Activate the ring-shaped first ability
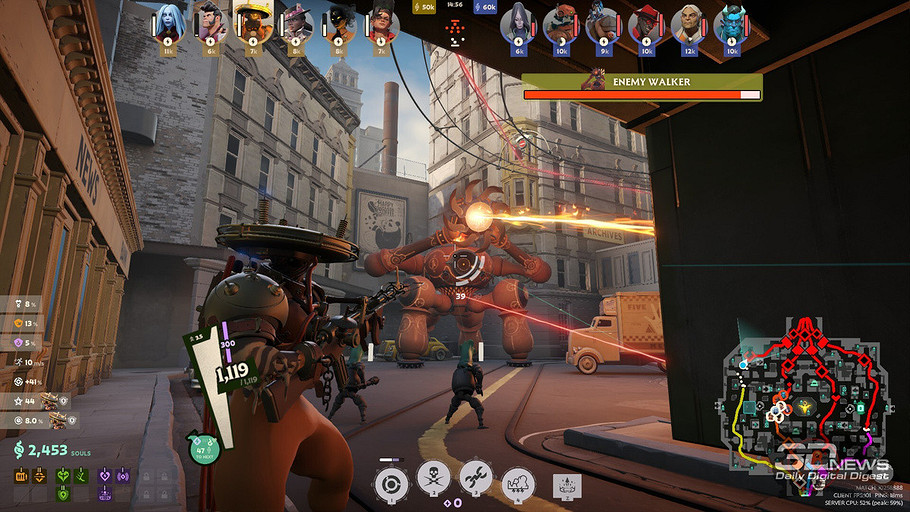910x512 pixels. (x=389, y=484)
